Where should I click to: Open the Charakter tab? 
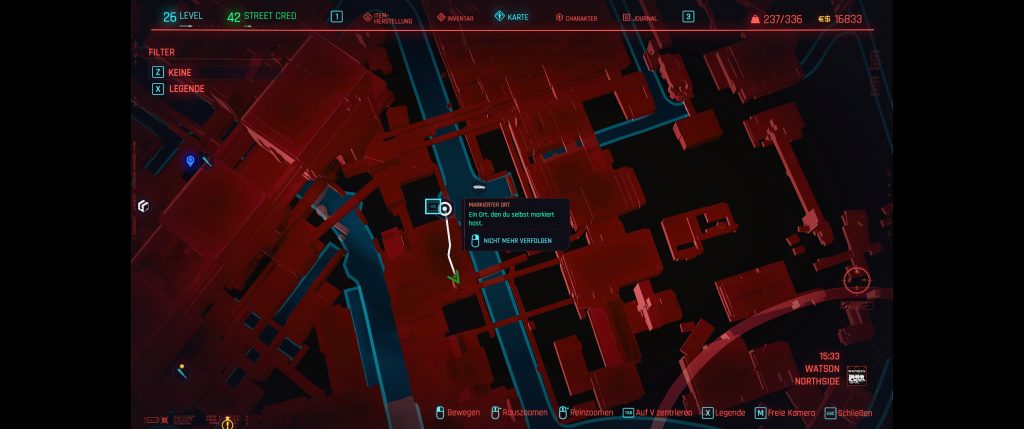click(x=574, y=17)
